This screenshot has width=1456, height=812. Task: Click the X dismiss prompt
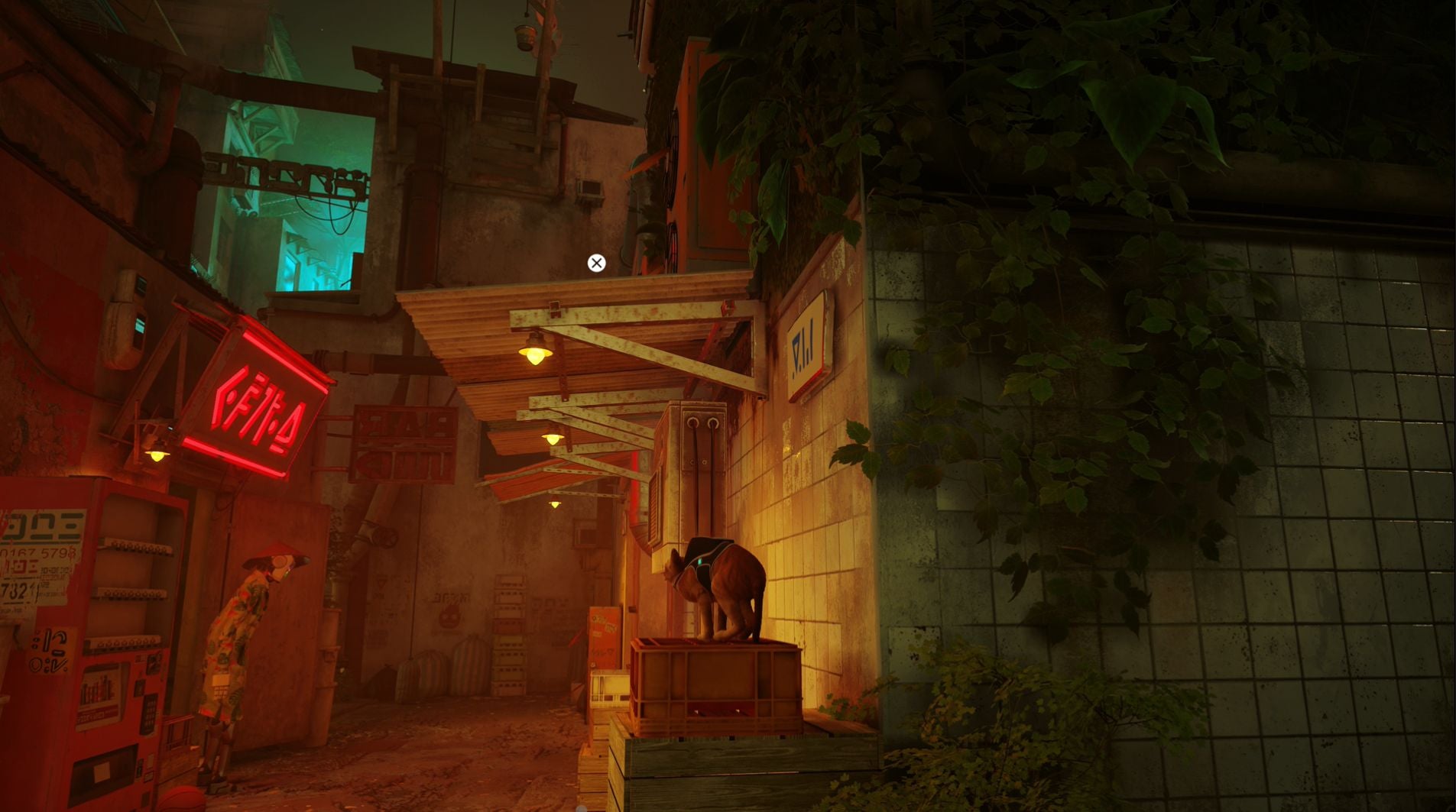coord(596,263)
